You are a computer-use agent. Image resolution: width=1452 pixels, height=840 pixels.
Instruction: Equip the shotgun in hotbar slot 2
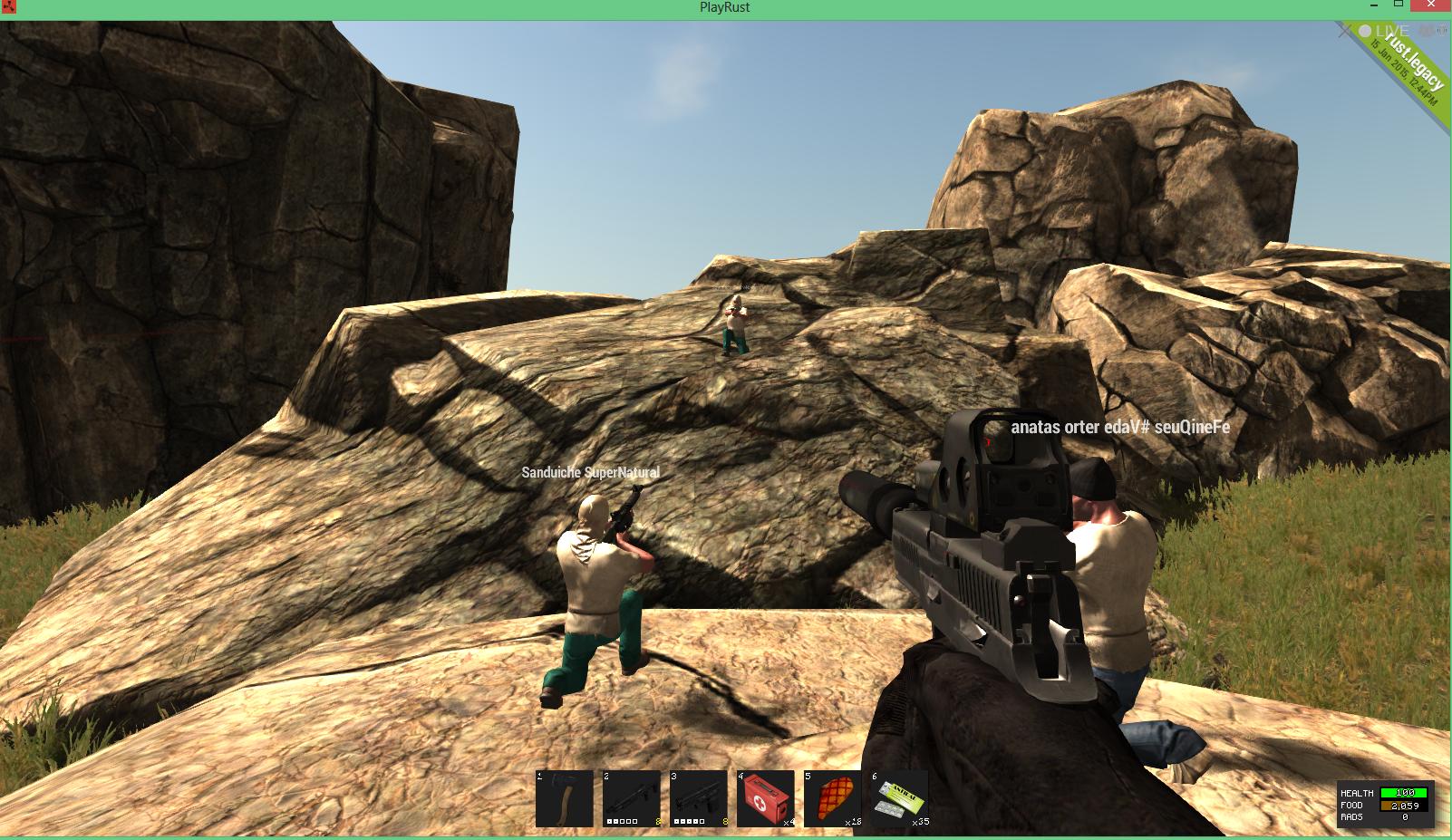point(632,798)
